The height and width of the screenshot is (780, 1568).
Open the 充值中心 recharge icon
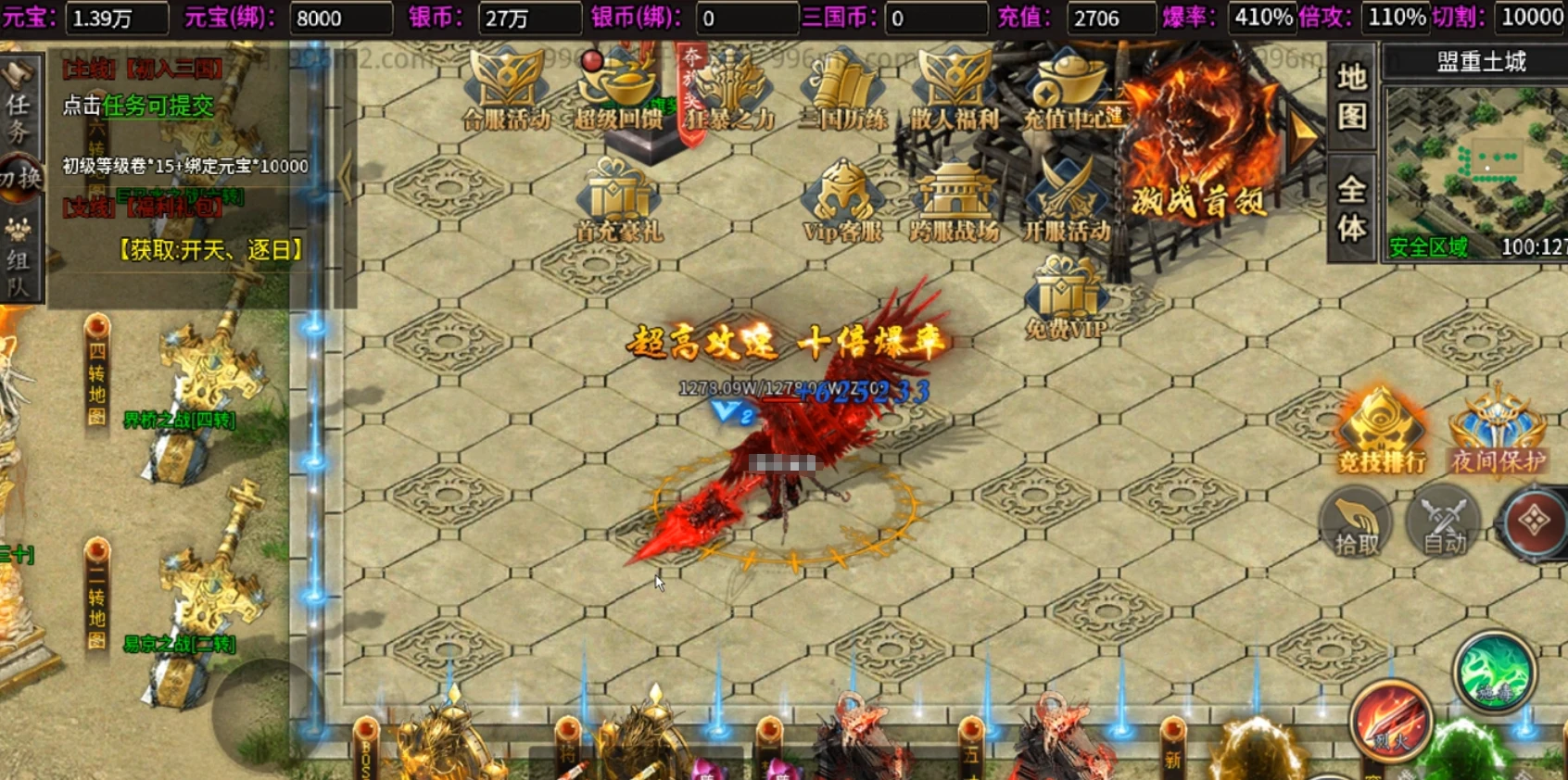pos(1069,90)
